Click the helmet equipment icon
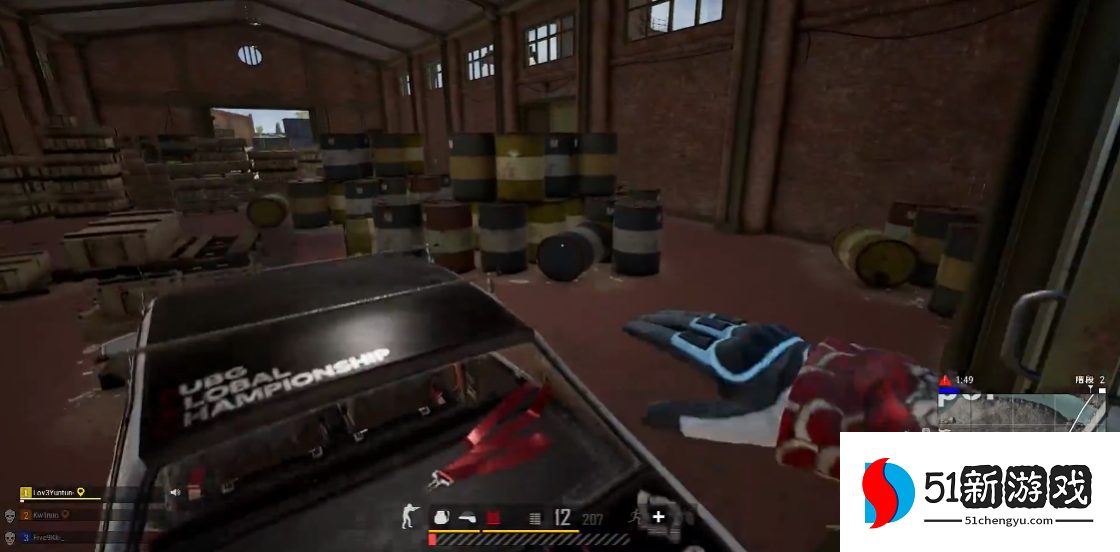Image resolution: width=1120 pixels, height=552 pixels. click(x=467, y=517)
